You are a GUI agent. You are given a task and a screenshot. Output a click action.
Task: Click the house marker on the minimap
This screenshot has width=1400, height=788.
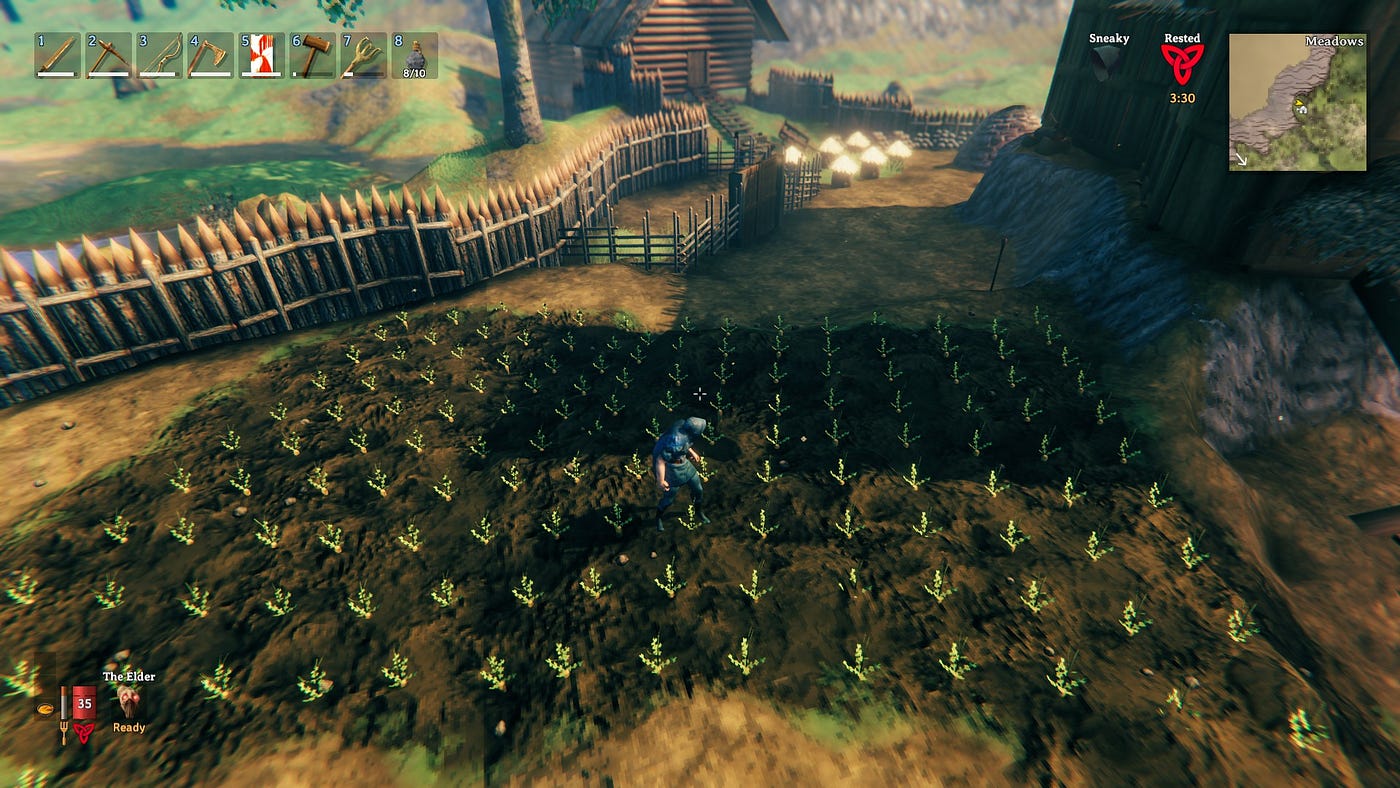(x=1304, y=107)
